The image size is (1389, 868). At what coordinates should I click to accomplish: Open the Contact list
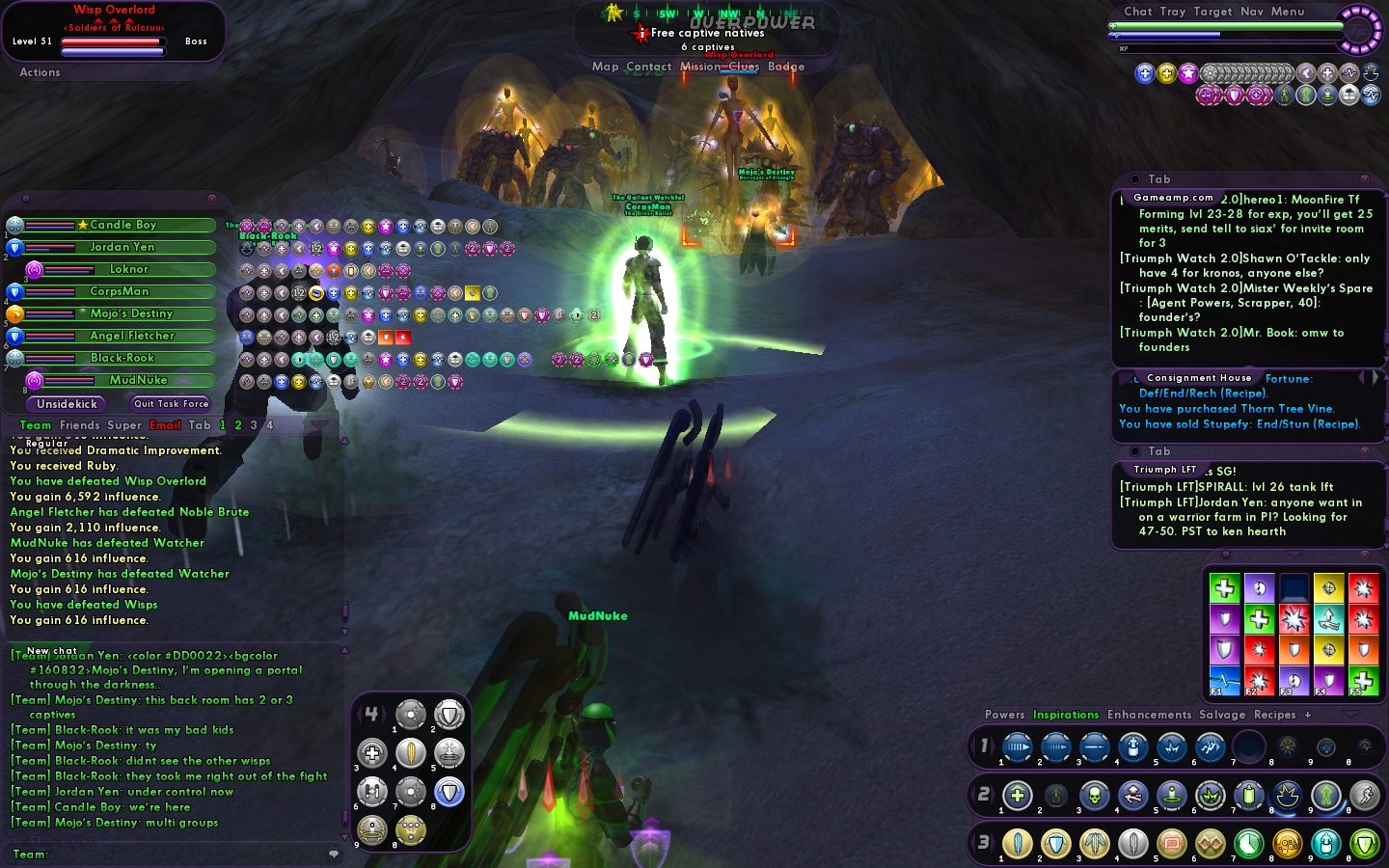[x=648, y=67]
